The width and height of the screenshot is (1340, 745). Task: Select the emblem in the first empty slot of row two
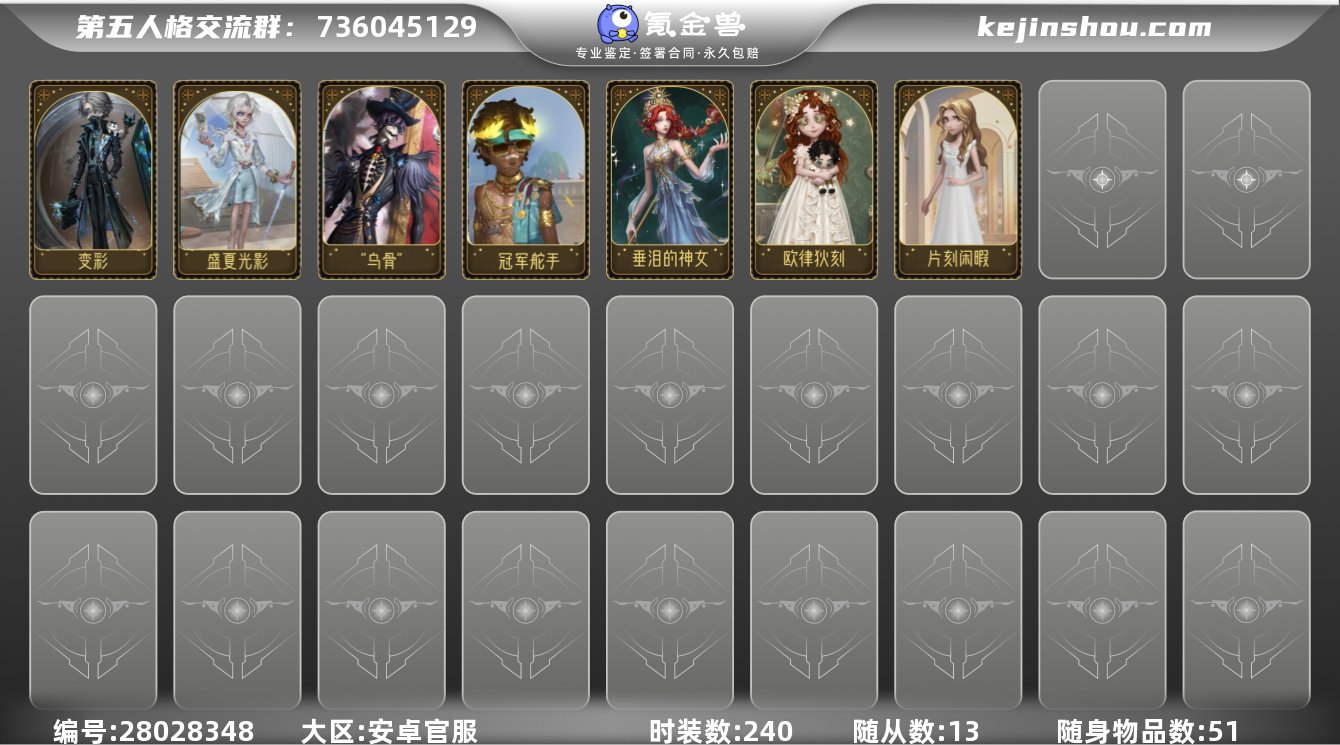(x=95, y=393)
